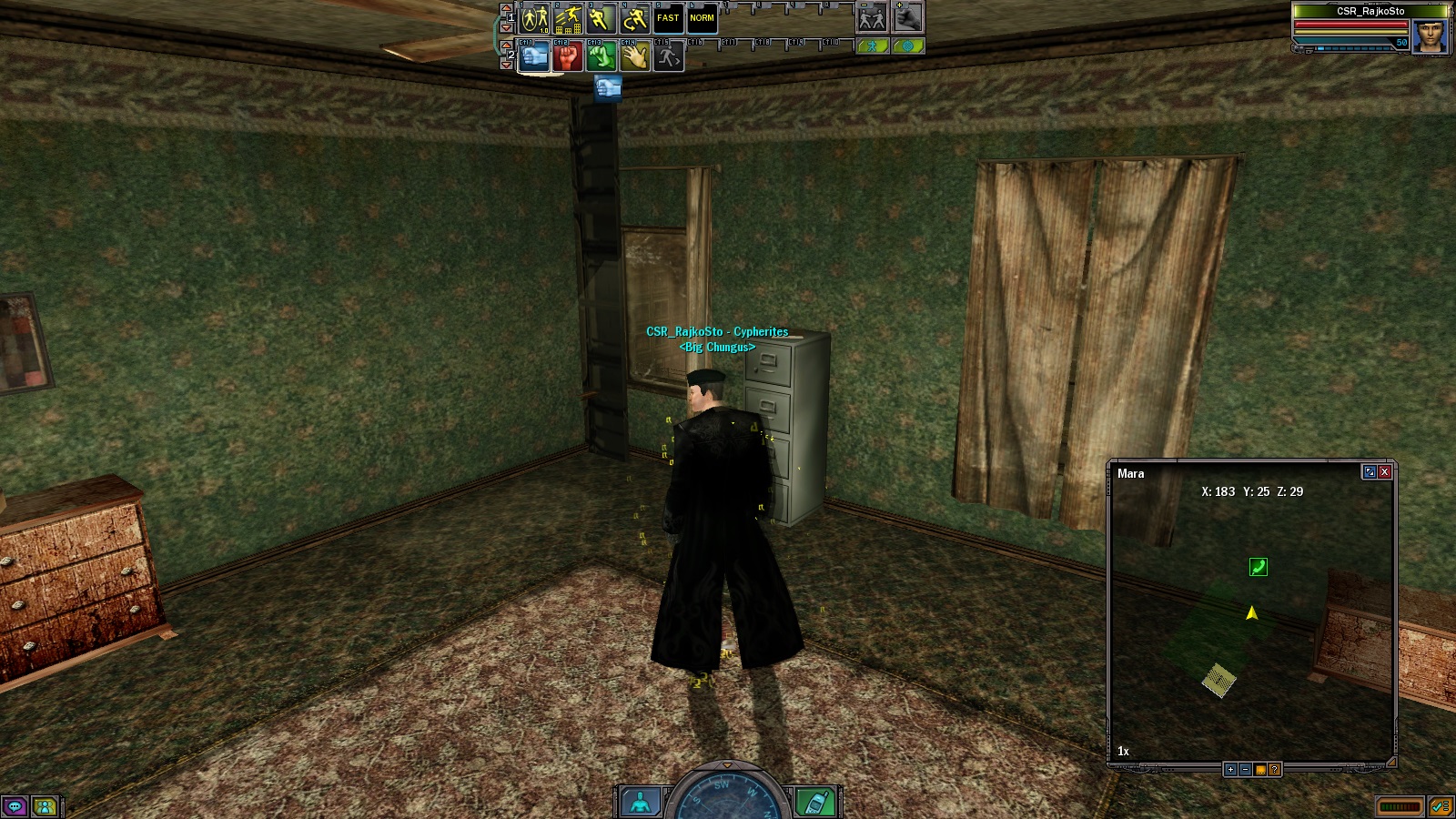Activate the yellow sprinting figure ability
The height and width of the screenshot is (819, 1456).
[x=601, y=18]
